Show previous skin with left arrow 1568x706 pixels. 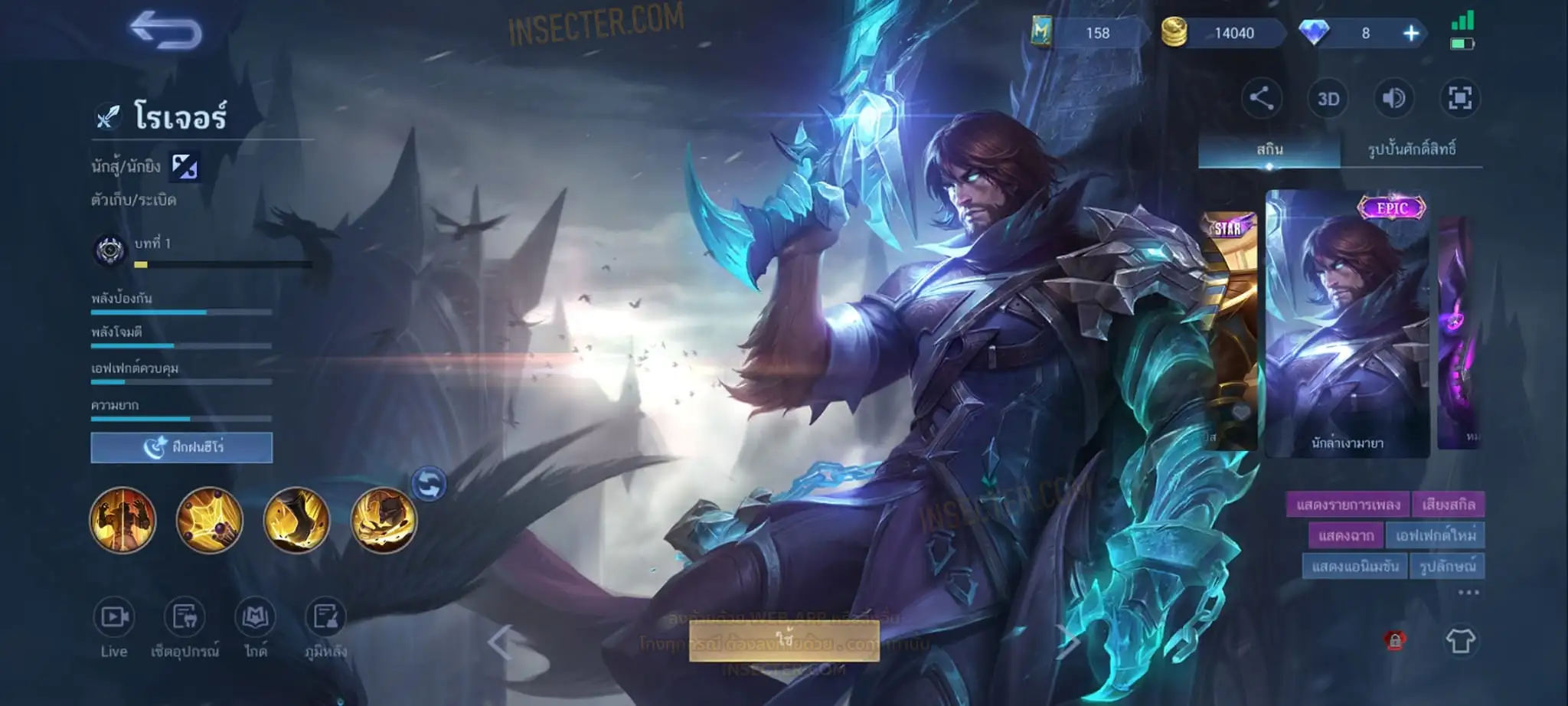coord(501,642)
